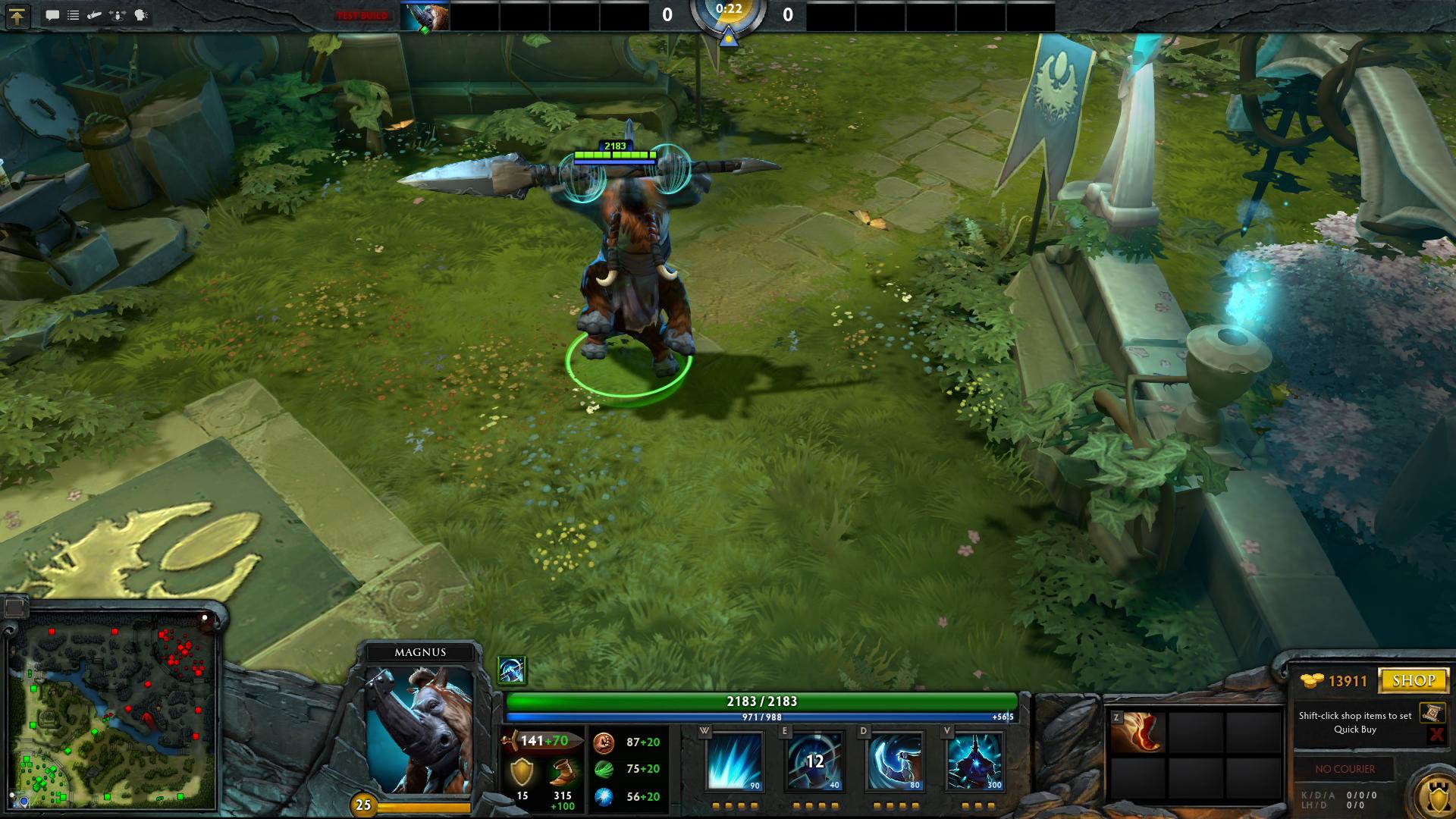Use the red boots inventory item
The image size is (1456, 819).
[1136, 733]
